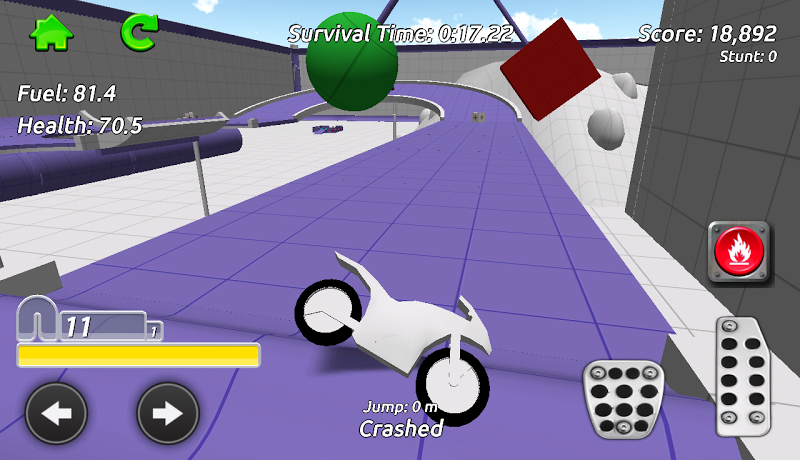Hit the tall gas pedal
This screenshot has width=800, height=460.
745,375
